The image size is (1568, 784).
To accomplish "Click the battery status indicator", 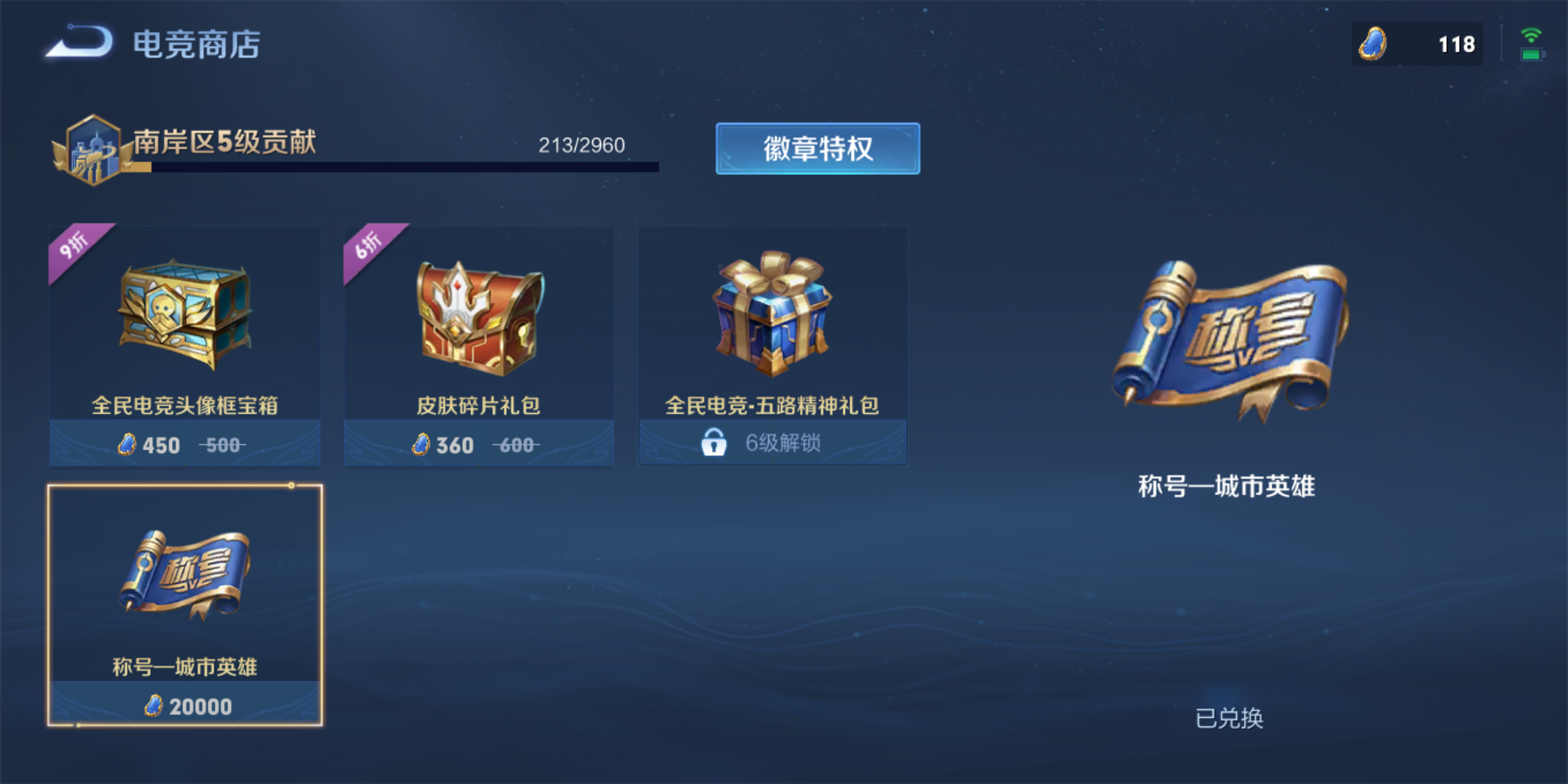I will coord(1533,54).
